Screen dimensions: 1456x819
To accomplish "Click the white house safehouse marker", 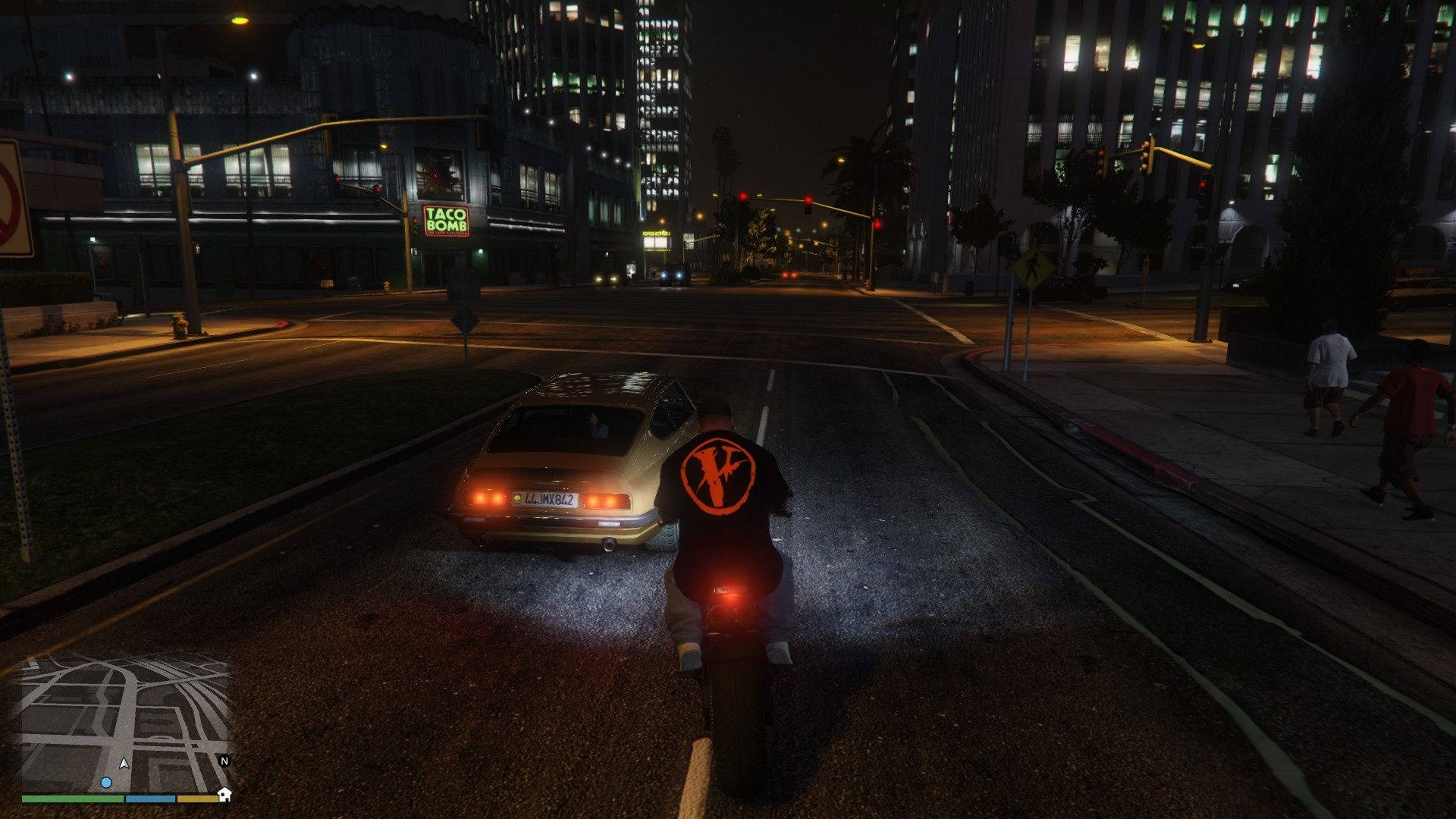I will pyautogui.click(x=224, y=795).
